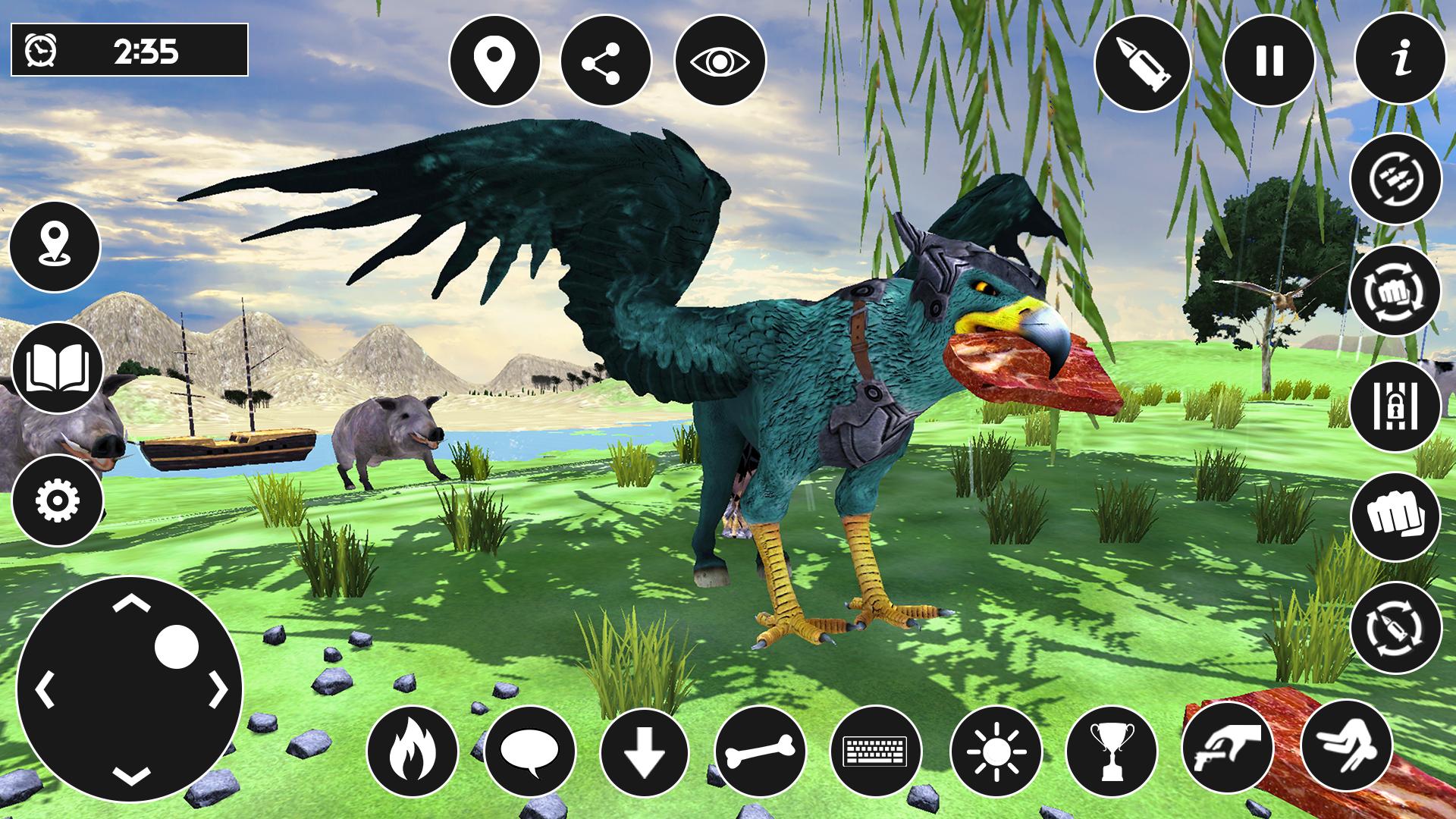Viewport: 1456px width, 819px height.
Task: Open the gear settings button
Action: [58, 500]
